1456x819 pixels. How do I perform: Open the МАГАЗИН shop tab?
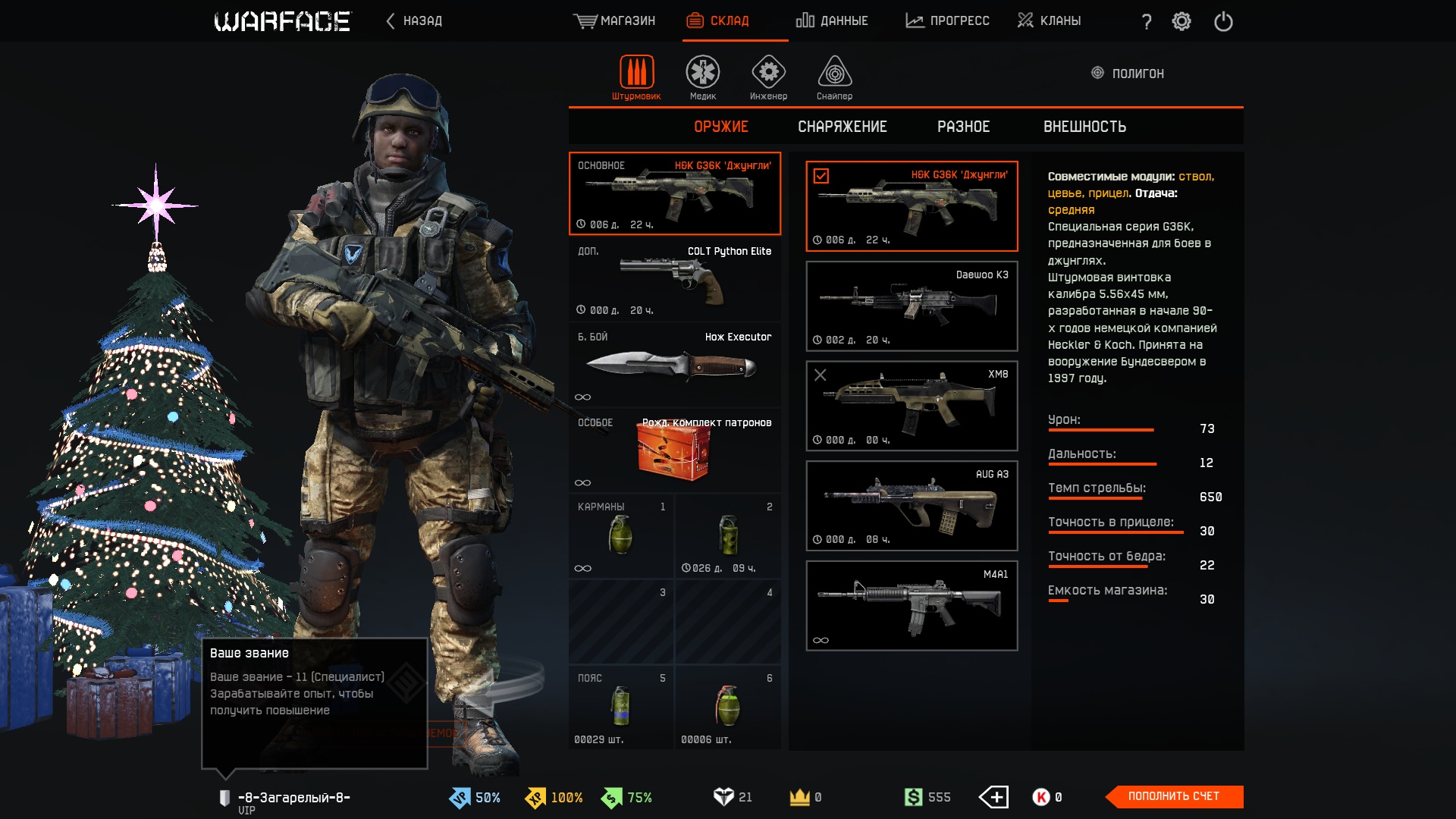coord(614,20)
